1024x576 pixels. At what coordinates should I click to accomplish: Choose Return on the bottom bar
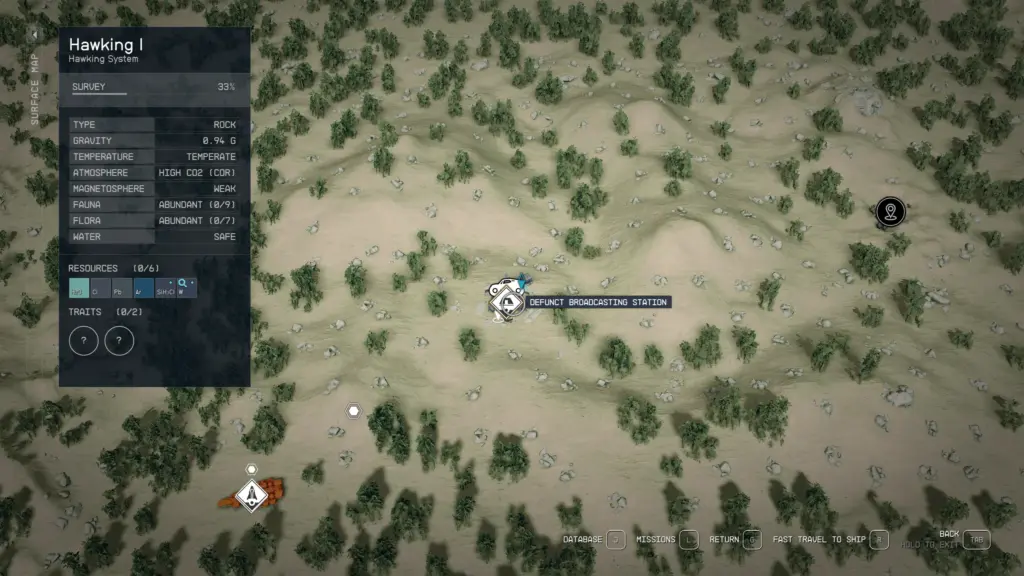coord(753,540)
